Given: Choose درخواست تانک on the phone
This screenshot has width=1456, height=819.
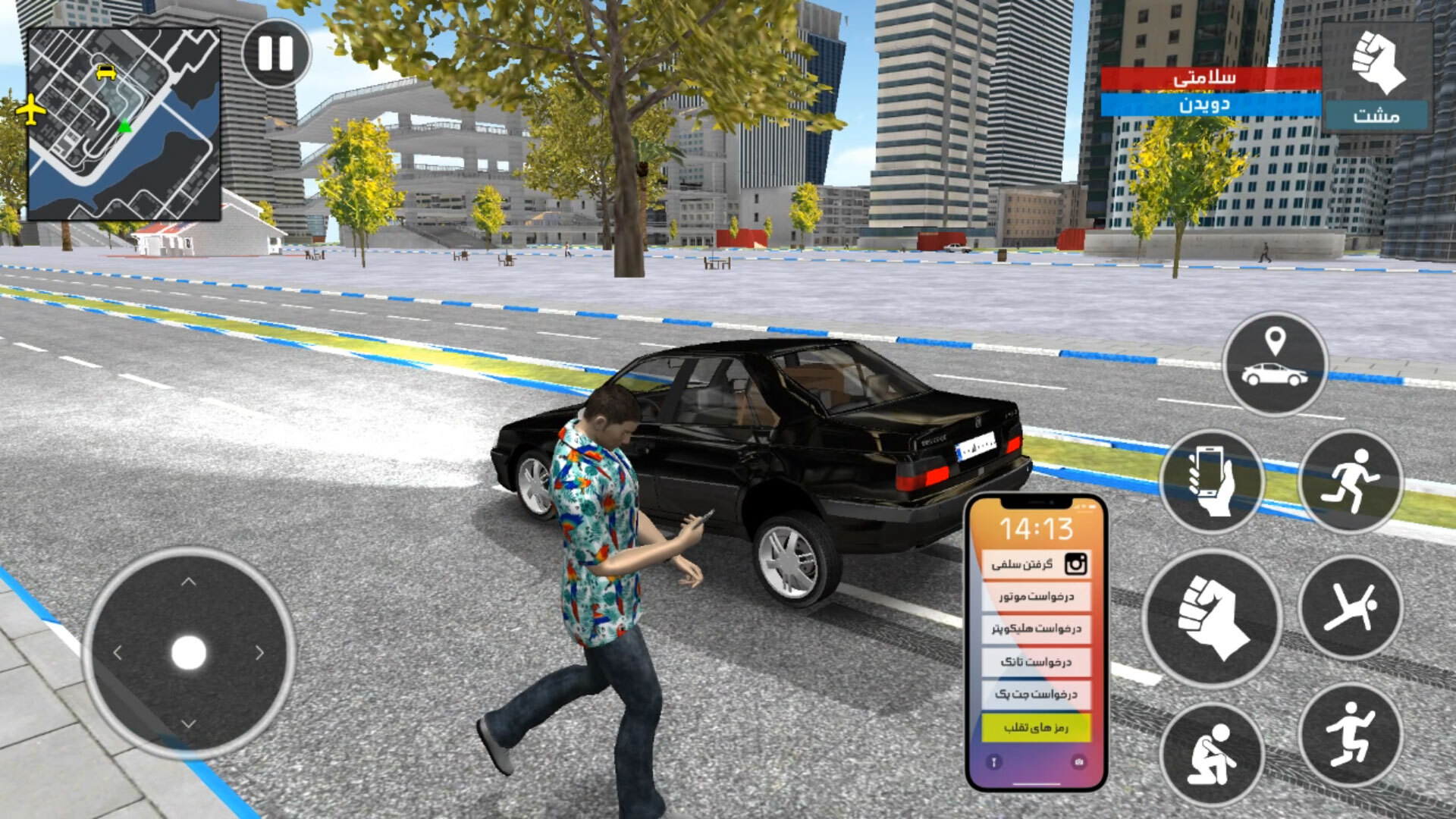Looking at the screenshot, I should (x=1036, y=662).
